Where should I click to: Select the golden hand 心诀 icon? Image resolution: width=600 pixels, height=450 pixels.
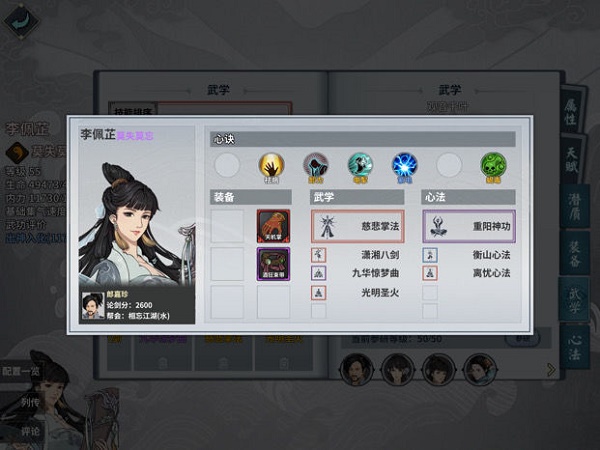tap(272, 165)
